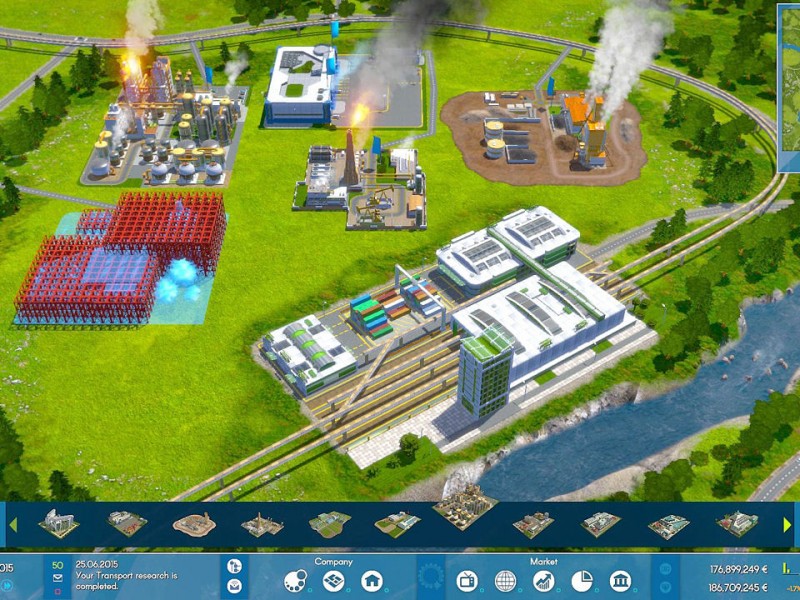Image resolution: width=800 pixels, height=600 pixels.
Task: Open the Market rising chart icon
Action: coord(543,581)
